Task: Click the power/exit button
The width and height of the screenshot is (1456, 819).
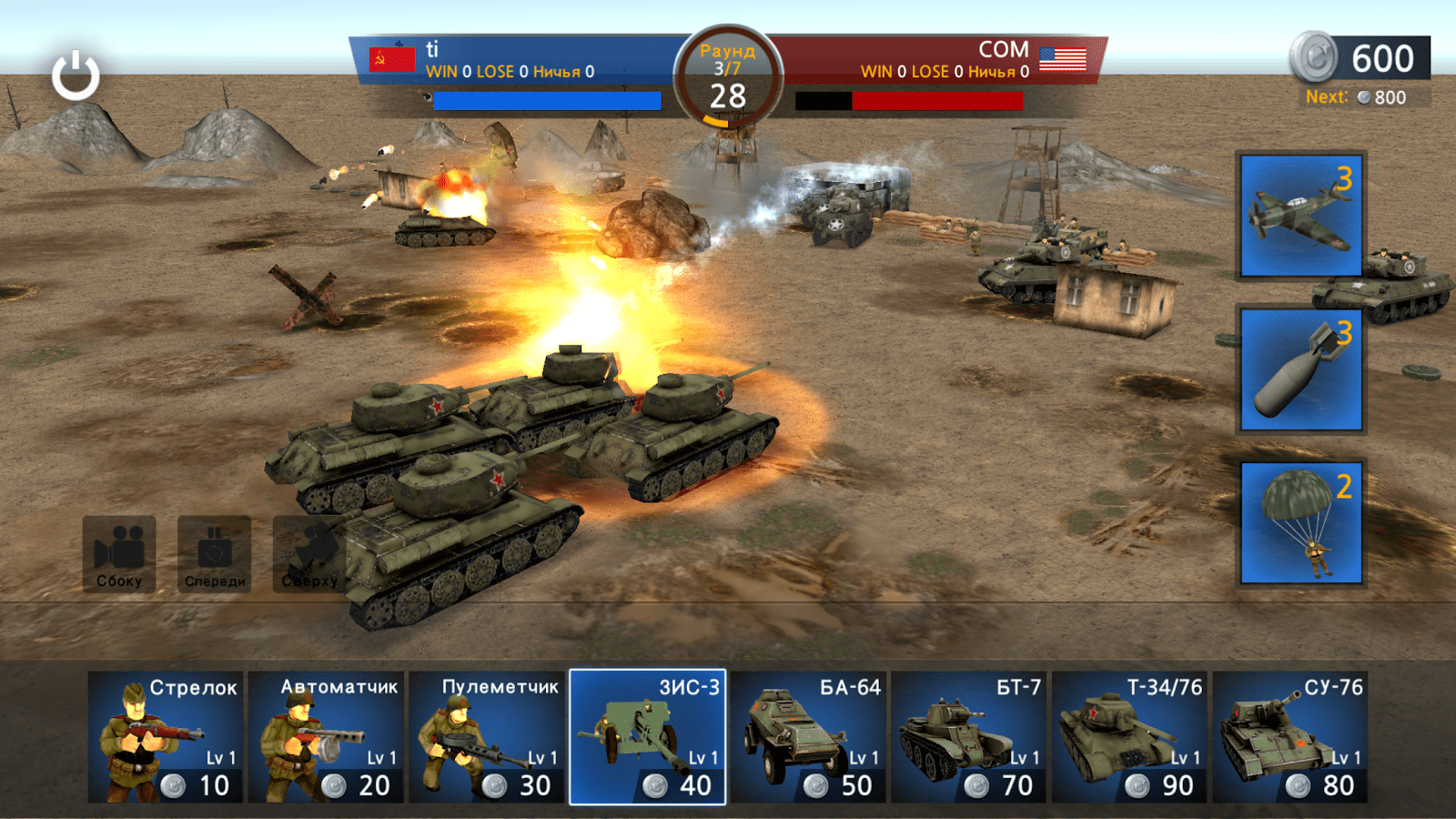Action: pyautogui.click(x=74, y=73)
